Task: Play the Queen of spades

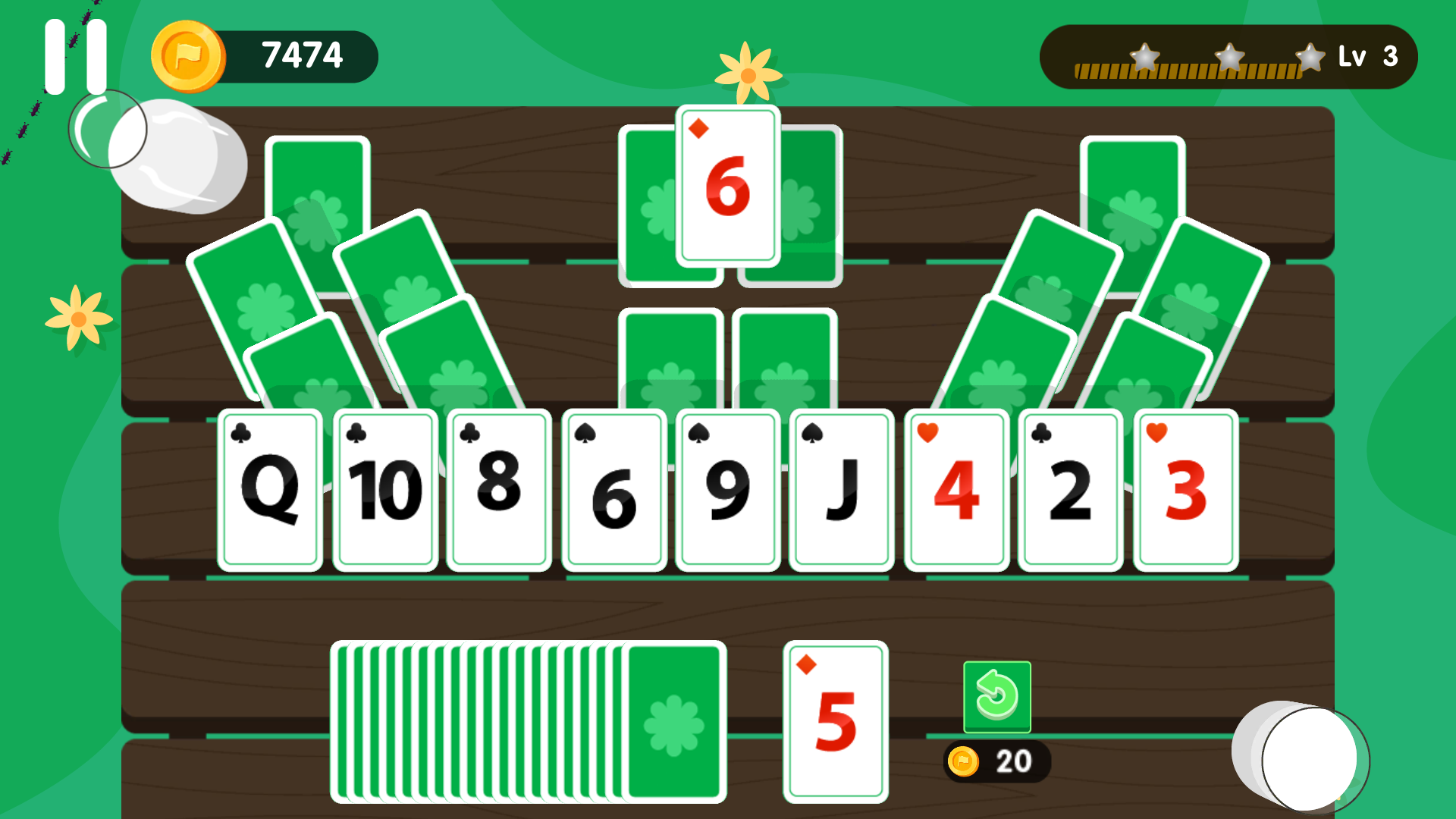Action: point(271,489)
